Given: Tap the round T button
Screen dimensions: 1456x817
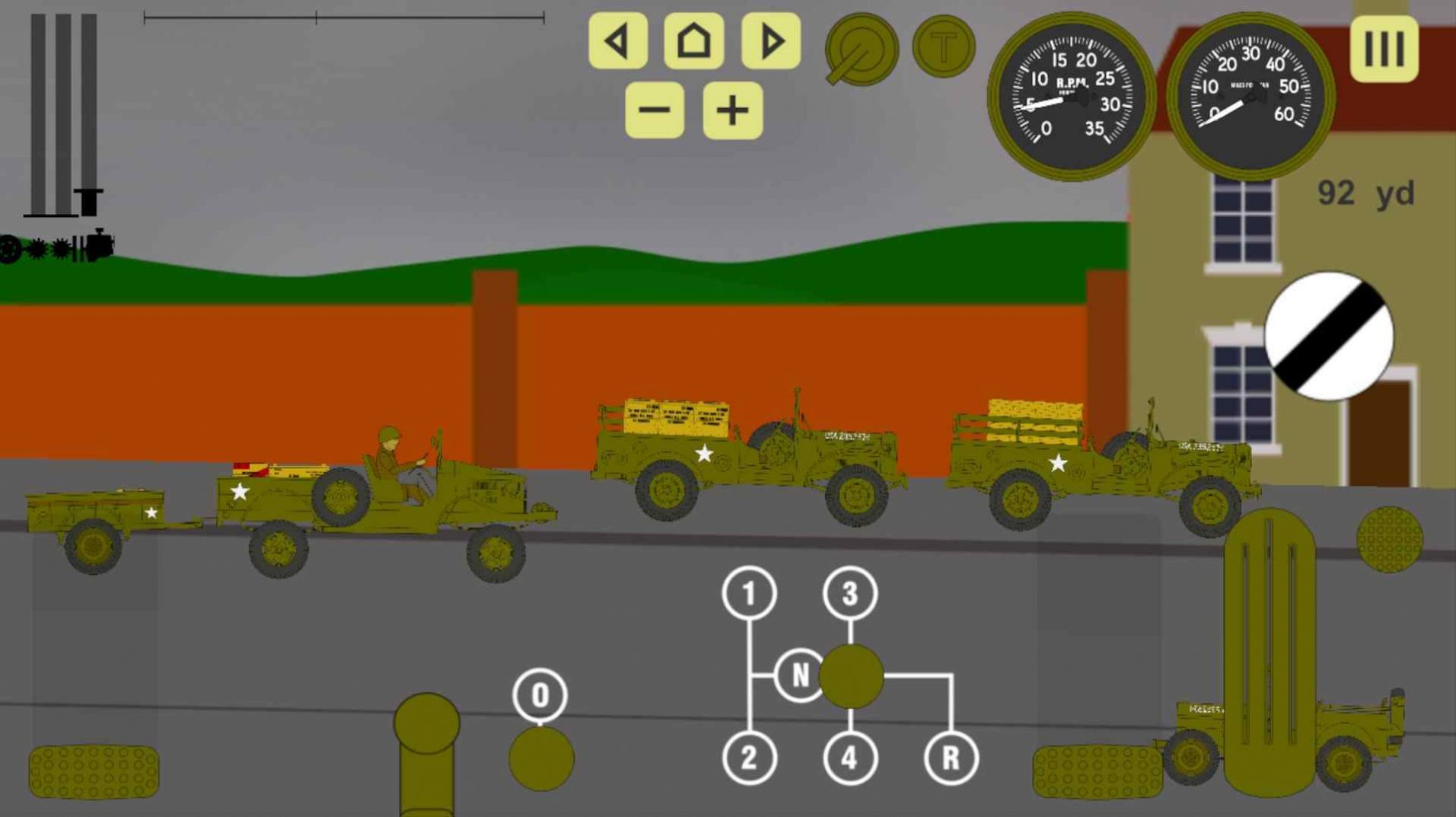Looking at the screenshot, I should (x=943, y=47).
